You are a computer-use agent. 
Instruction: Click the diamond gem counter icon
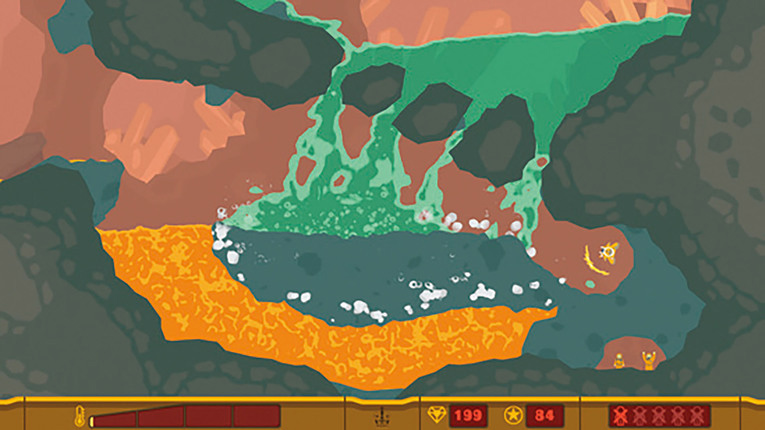coord(436,415)
